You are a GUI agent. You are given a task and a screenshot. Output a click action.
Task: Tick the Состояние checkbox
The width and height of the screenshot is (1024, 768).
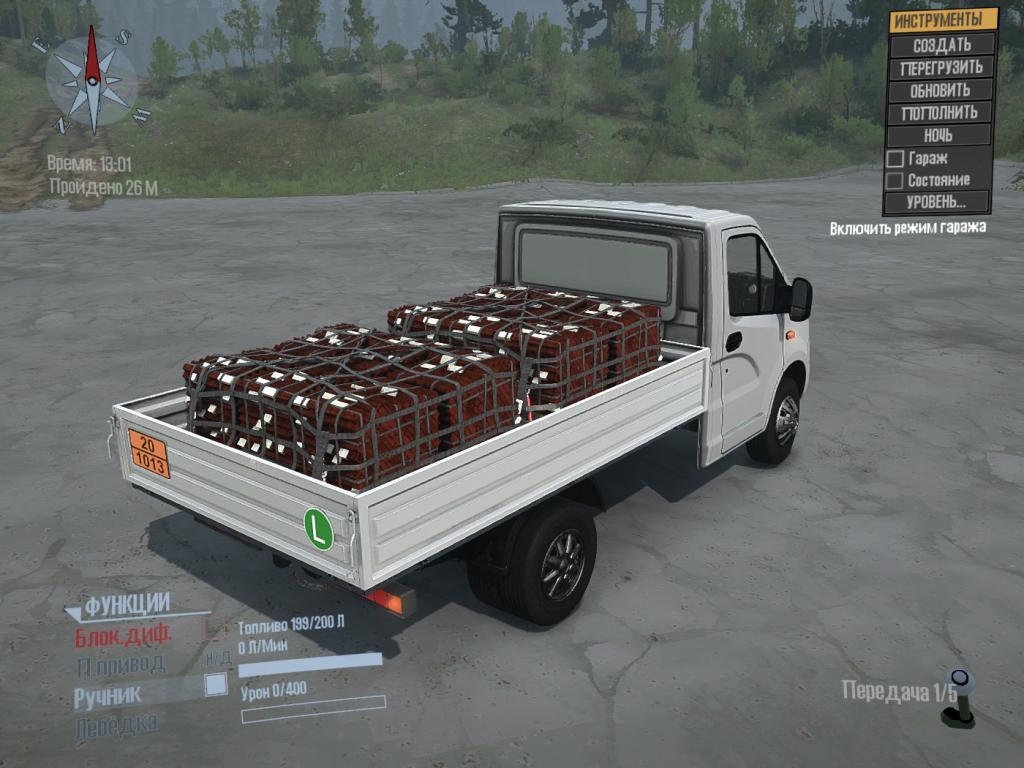click(x=896, y=180)
